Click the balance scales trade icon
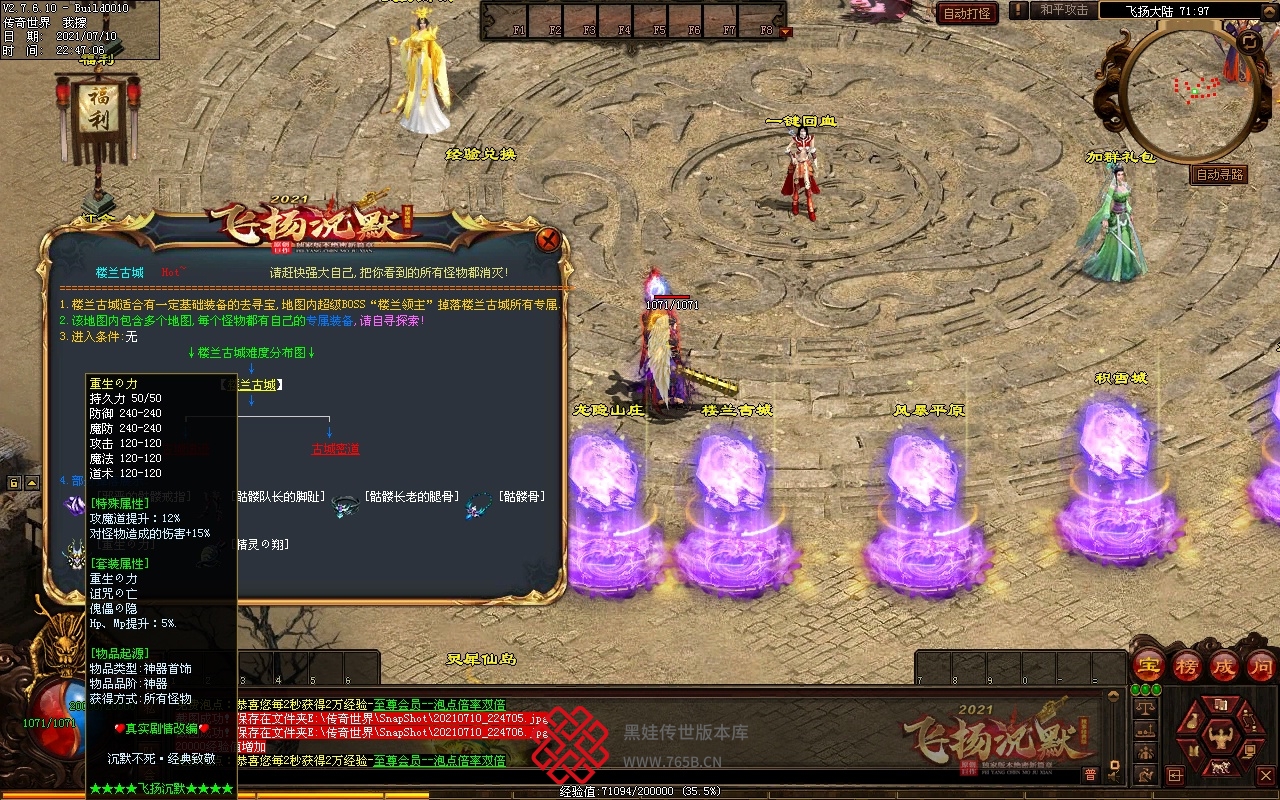 coord(1146,706)
